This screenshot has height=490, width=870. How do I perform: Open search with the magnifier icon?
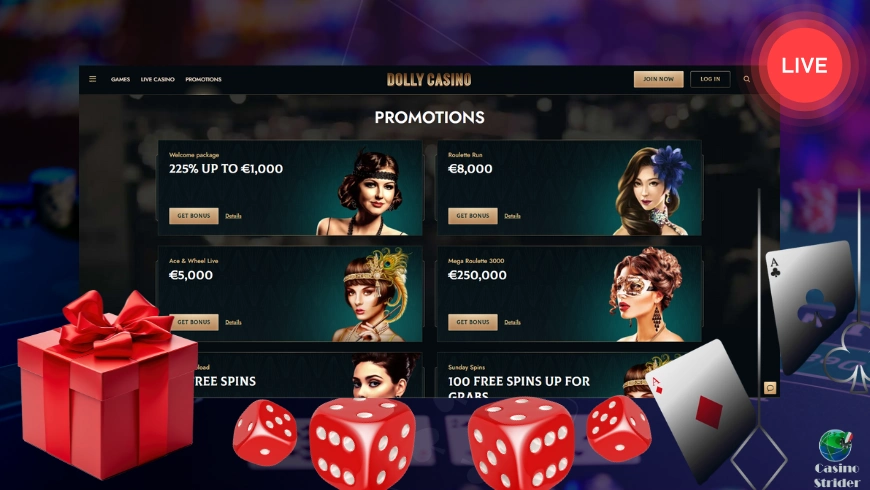[747, 79]
